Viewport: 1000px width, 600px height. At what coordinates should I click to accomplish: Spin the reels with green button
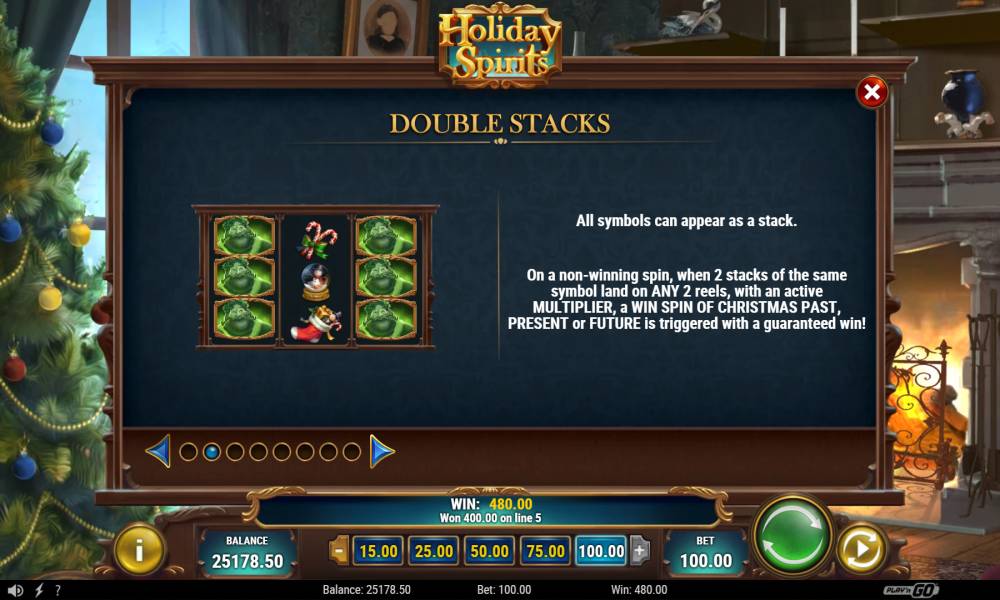(793, 535)
